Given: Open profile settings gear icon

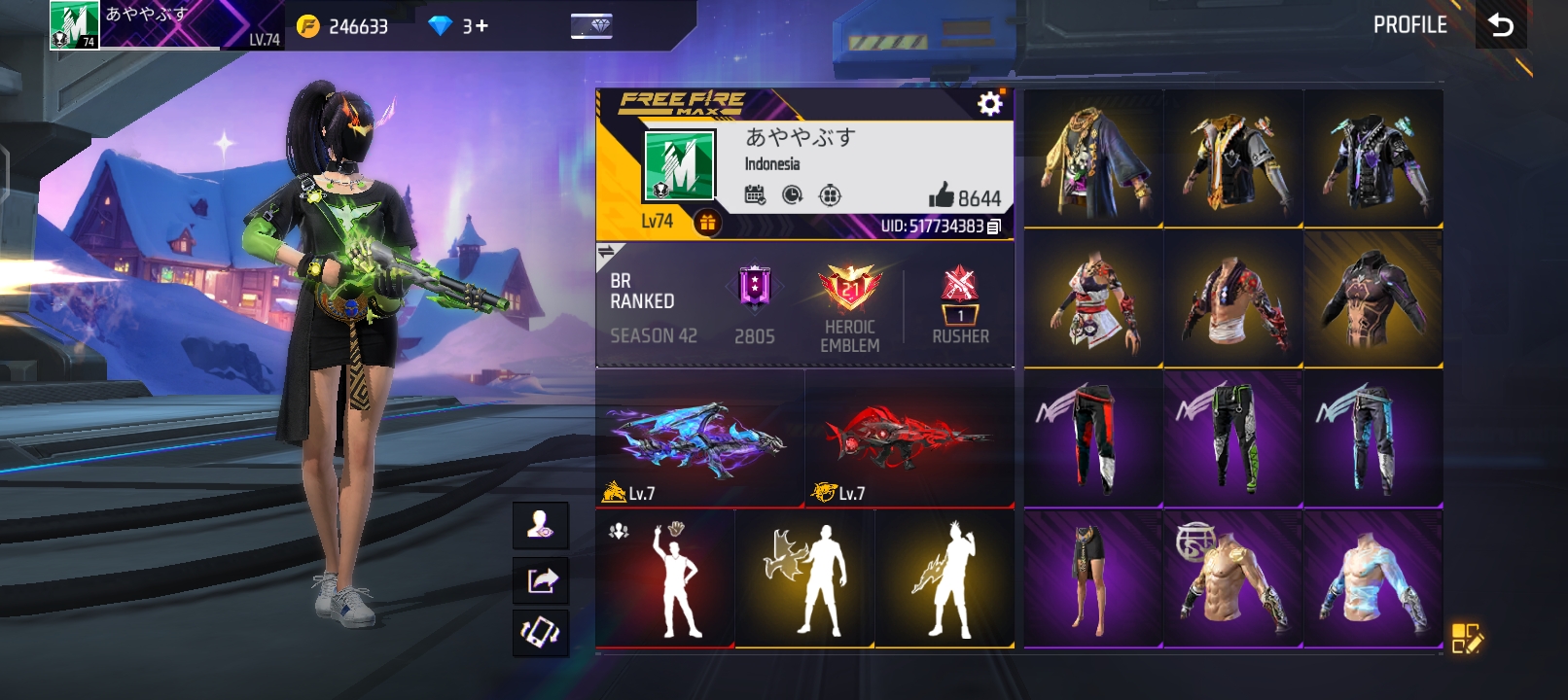Looking at the screenshot, I should point(989,104).
